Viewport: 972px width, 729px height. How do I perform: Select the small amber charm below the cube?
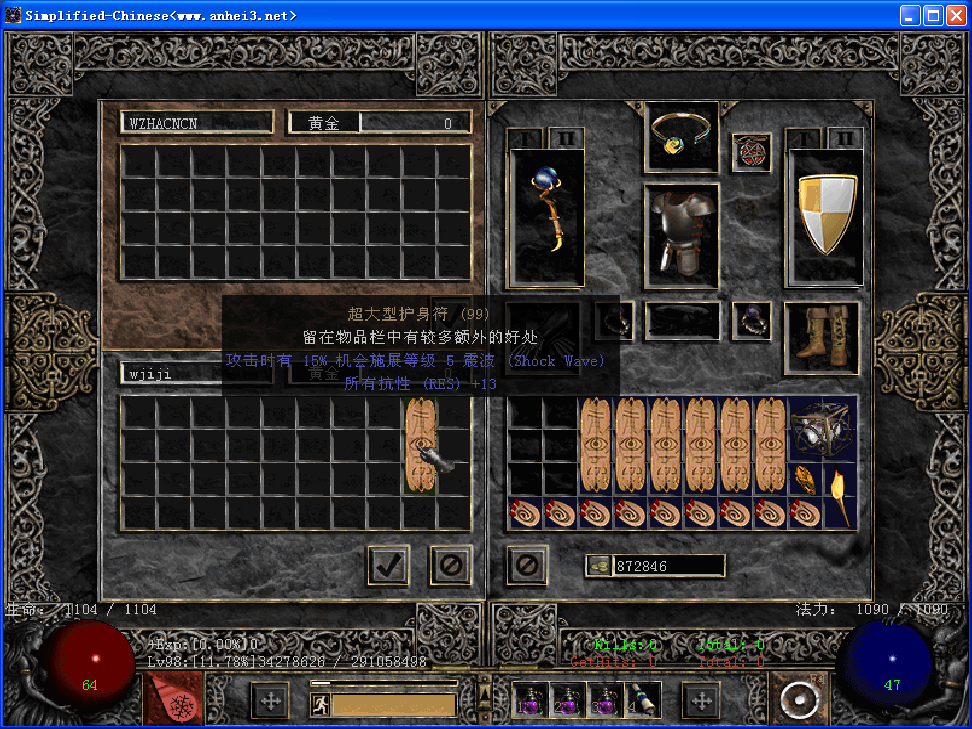[806, 479]
